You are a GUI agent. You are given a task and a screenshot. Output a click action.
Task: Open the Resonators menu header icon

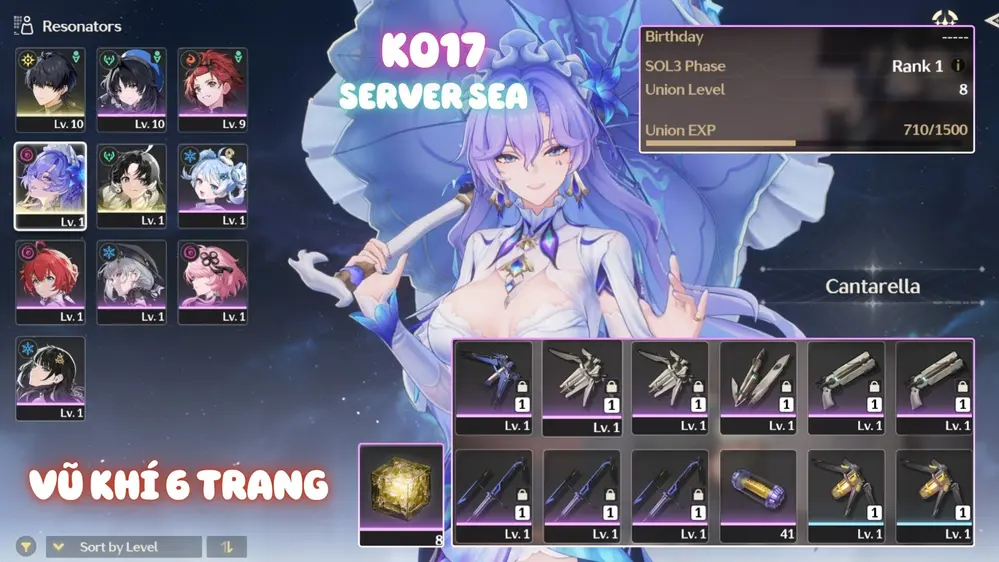point(24,26)
